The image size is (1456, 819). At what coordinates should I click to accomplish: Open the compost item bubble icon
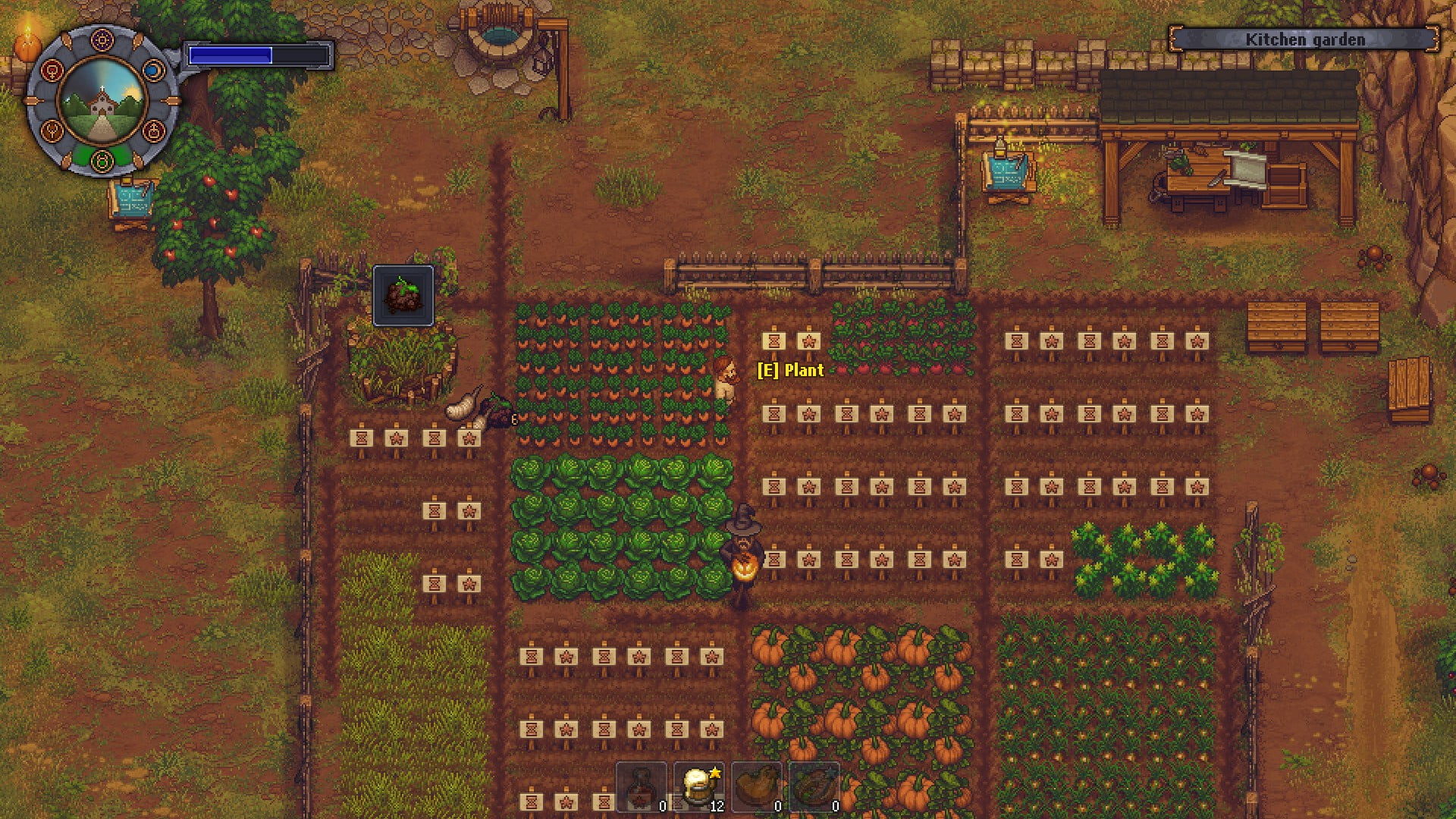[x=403, y=296]
